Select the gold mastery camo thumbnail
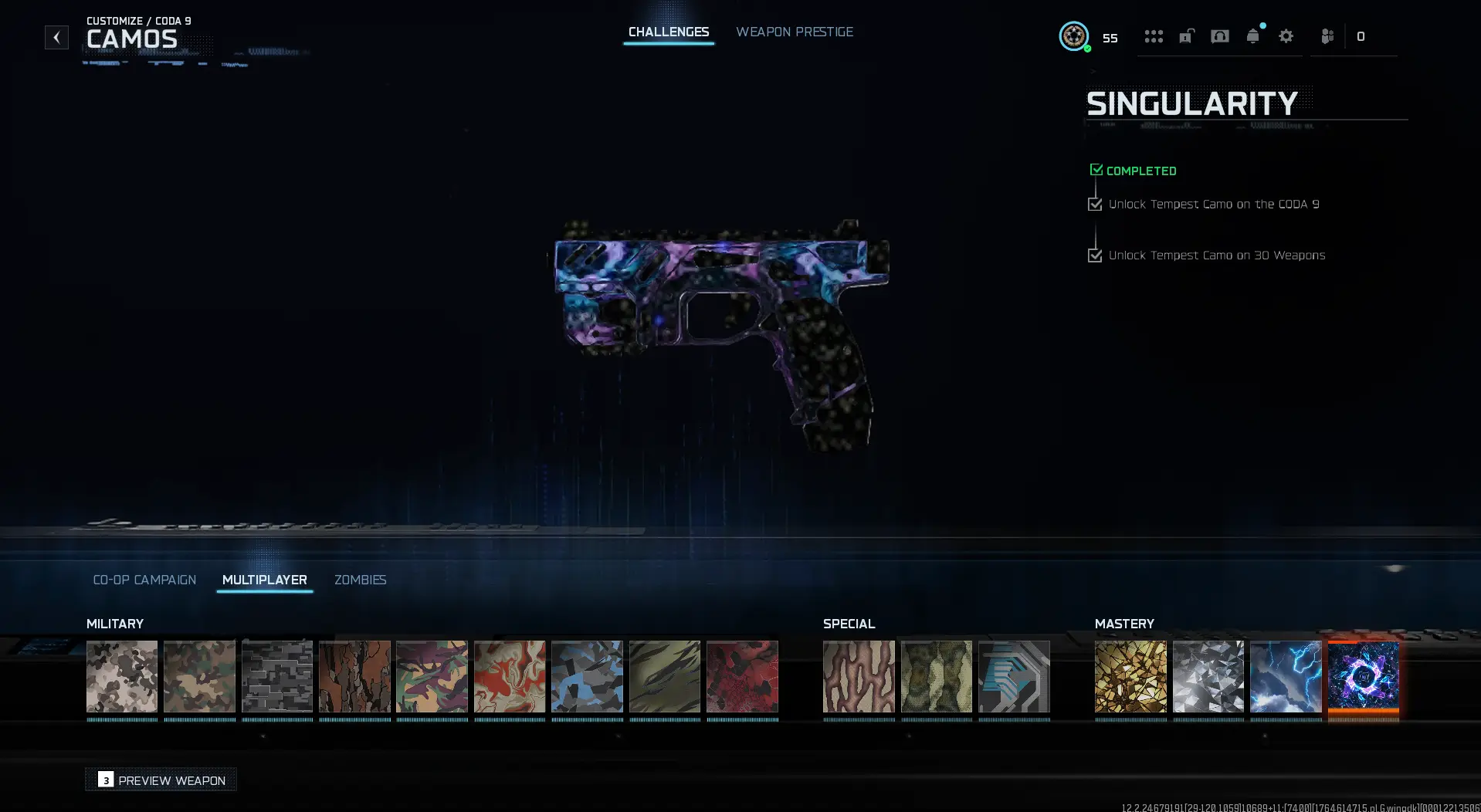Screen dimensions: 1481x812 coord(1130,678)
